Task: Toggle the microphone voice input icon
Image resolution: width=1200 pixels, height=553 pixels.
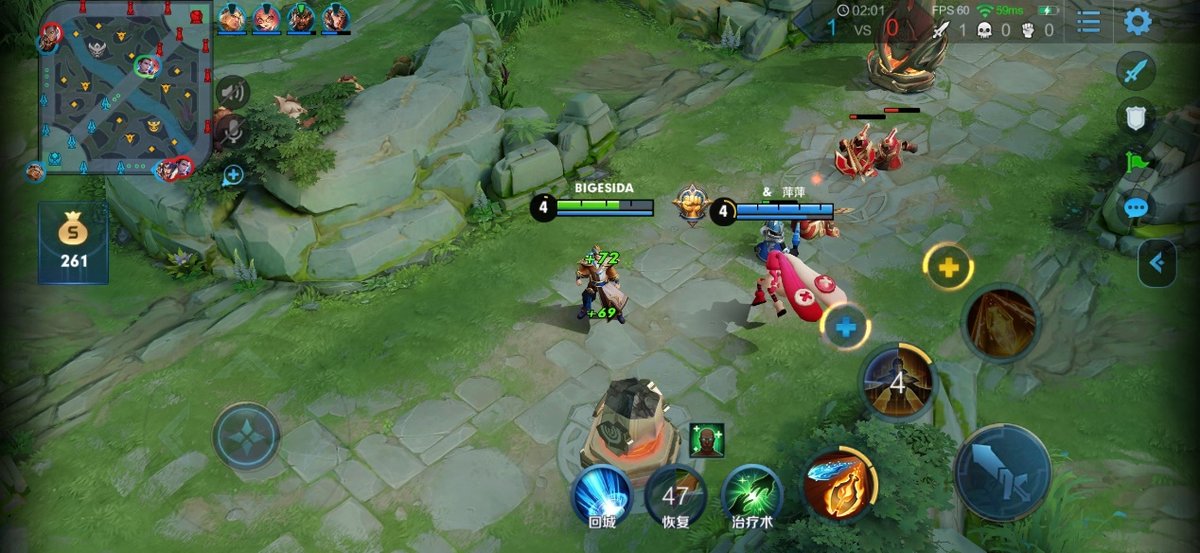Action: click(x=232, y=130)
